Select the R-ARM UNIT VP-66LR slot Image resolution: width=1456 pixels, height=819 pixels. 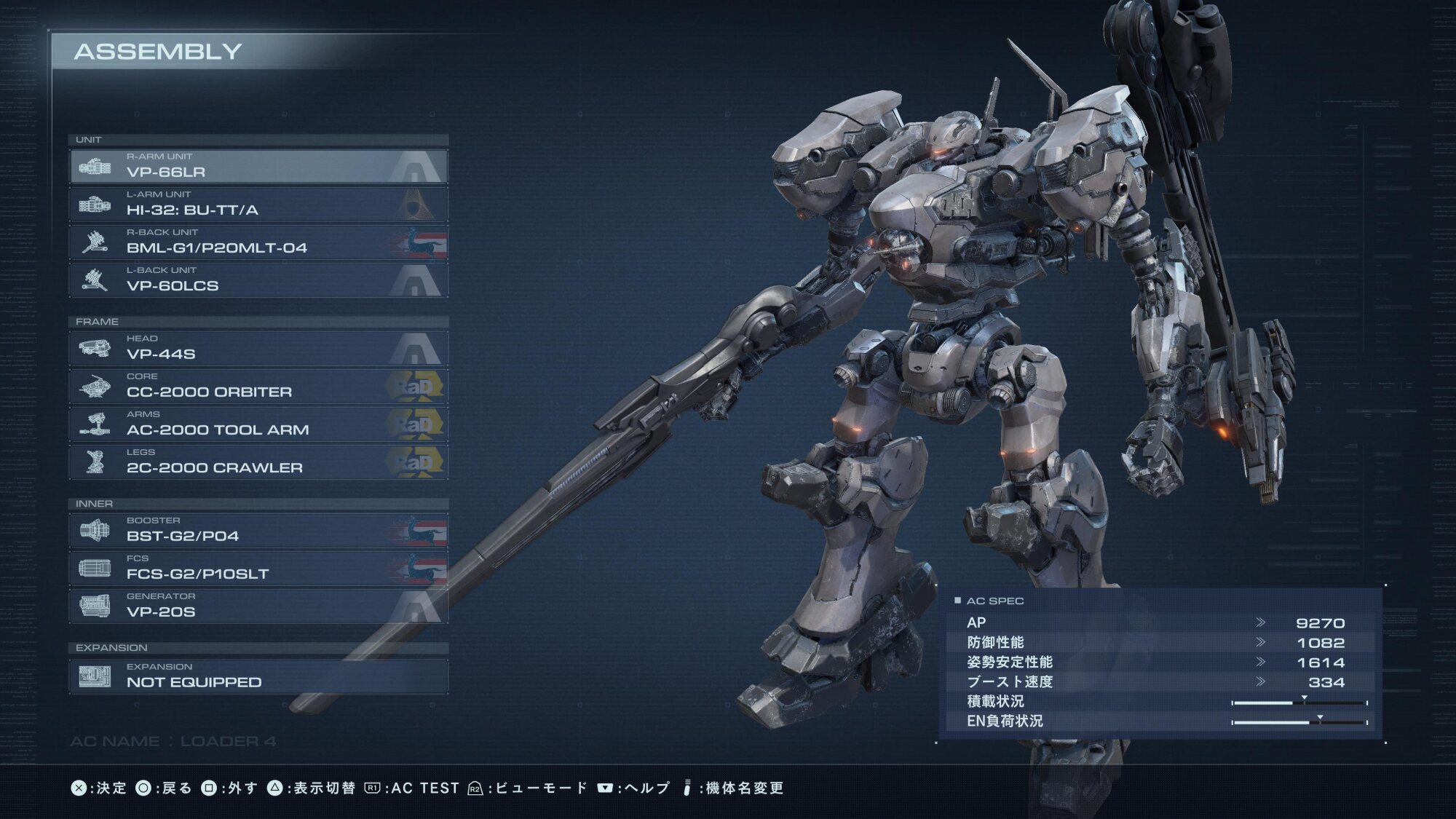coord(258,167)
